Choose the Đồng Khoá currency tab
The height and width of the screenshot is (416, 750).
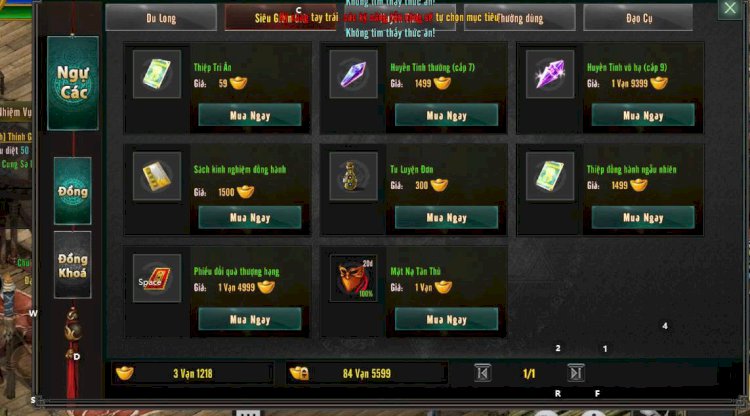tap(73, 265)
